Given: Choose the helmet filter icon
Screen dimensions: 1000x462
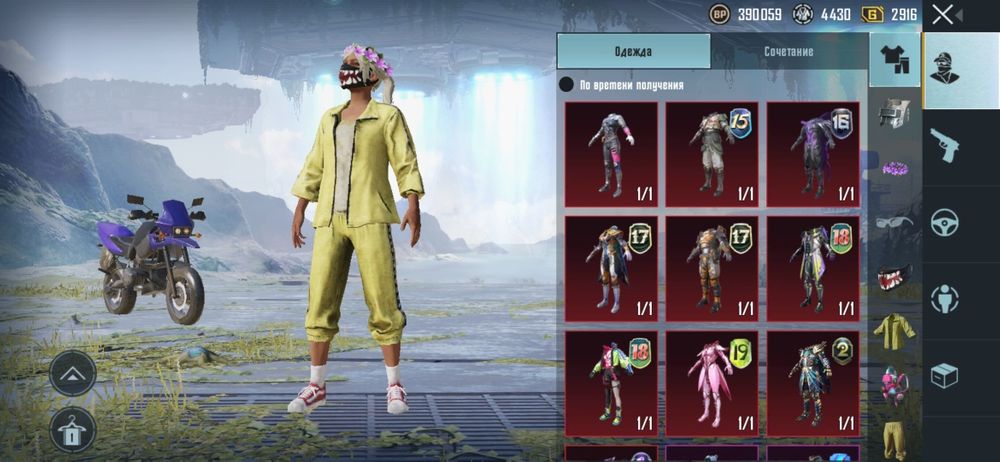Looking at the screenshot, I should tap(894, 113).
